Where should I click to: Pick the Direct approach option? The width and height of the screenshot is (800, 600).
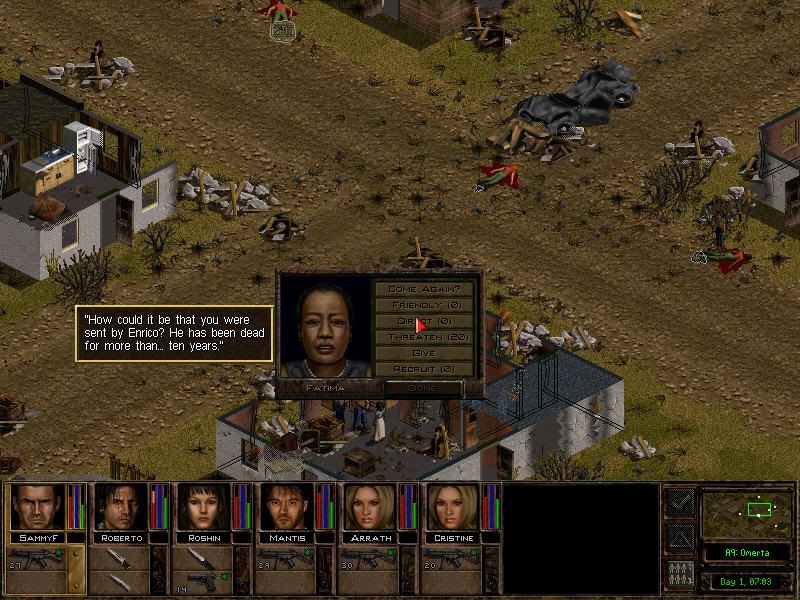(426, 321)
